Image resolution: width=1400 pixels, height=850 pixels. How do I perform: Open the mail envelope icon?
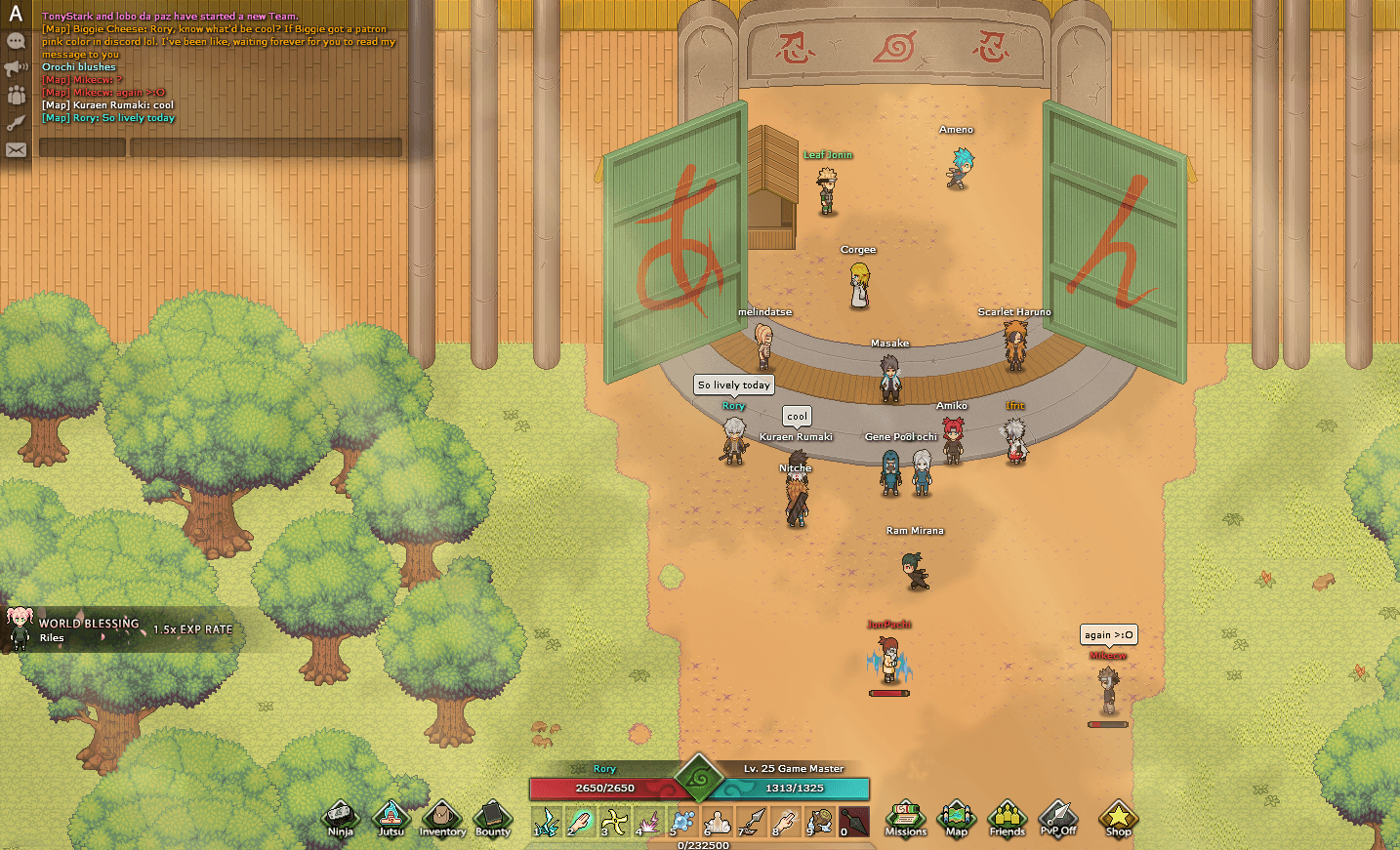15,149
